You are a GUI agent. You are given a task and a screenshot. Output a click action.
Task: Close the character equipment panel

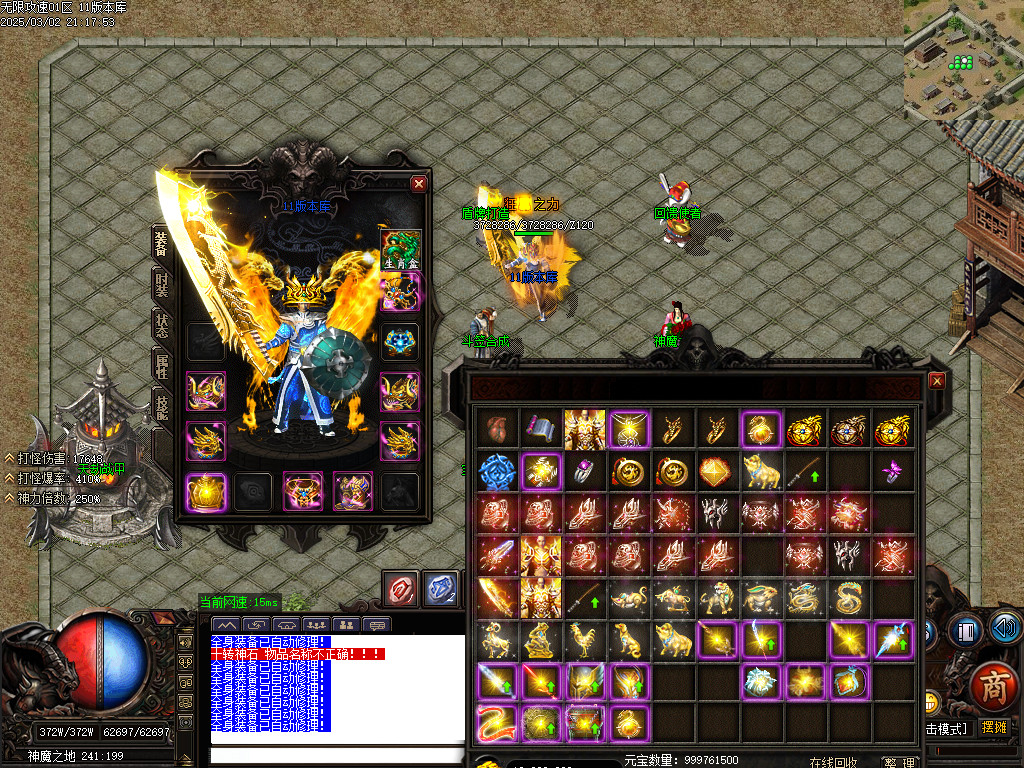pyautogui.click(x=419, y=183)
